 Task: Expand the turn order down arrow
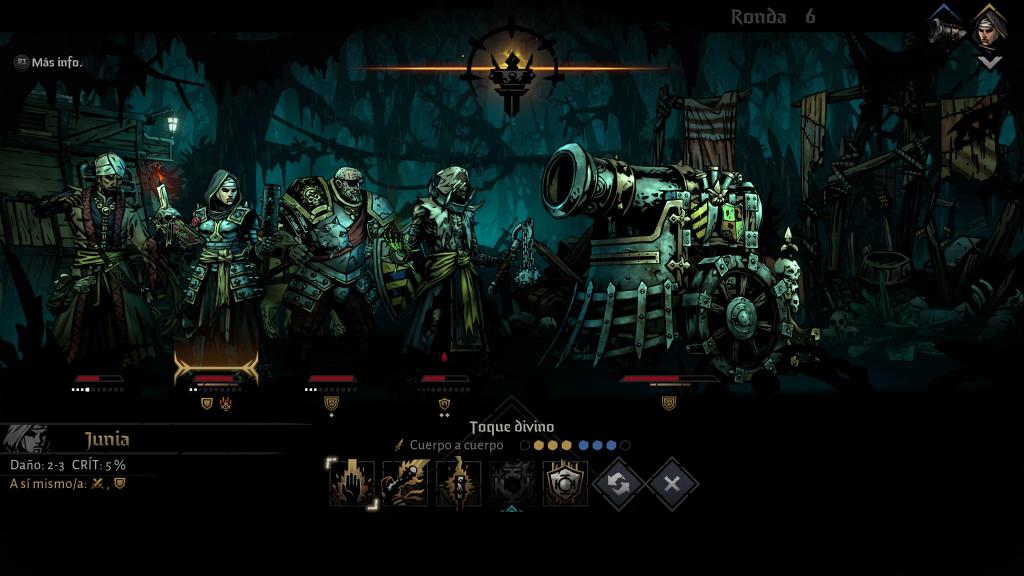click(x=989, y=62)
